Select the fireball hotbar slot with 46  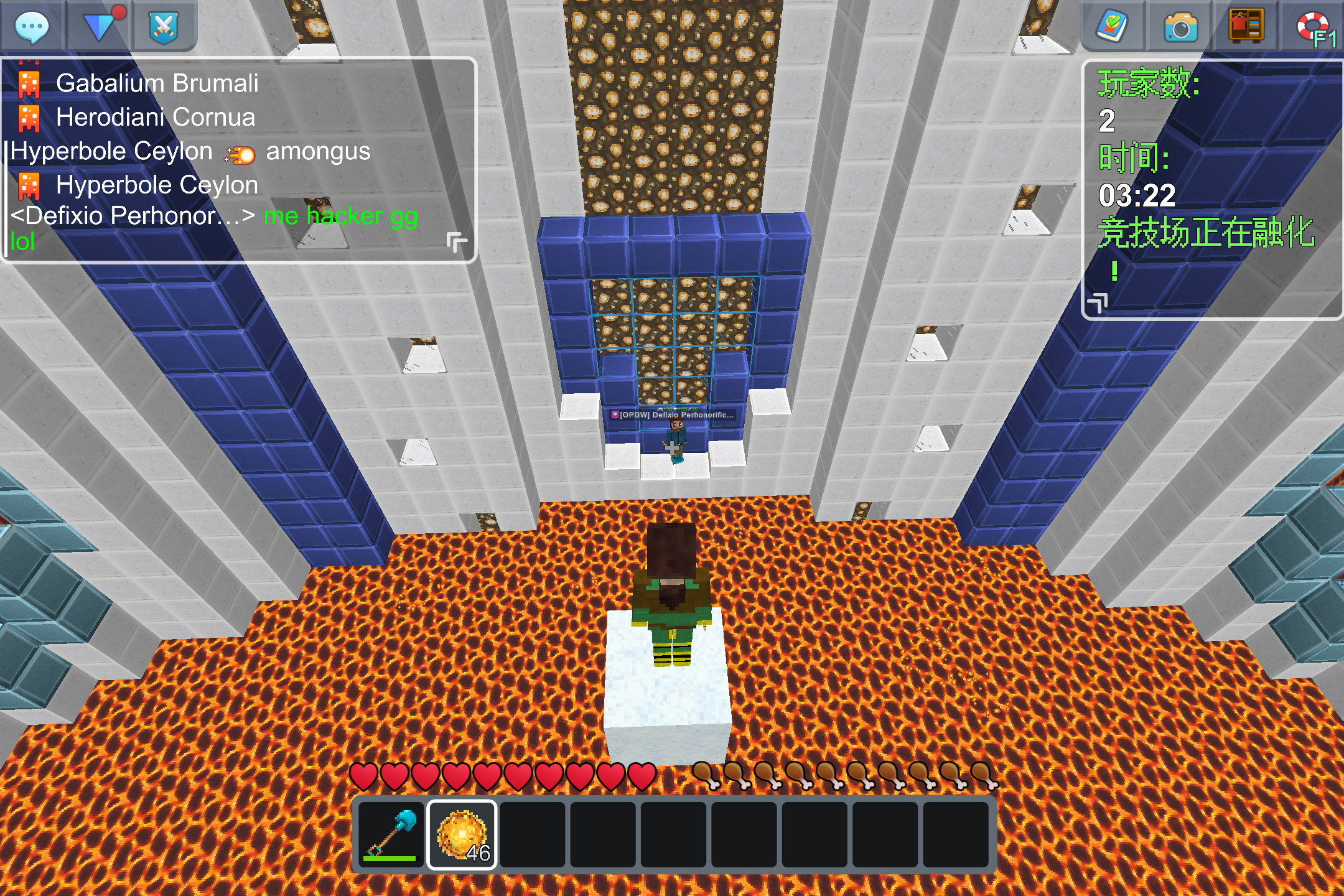point(462,834)
